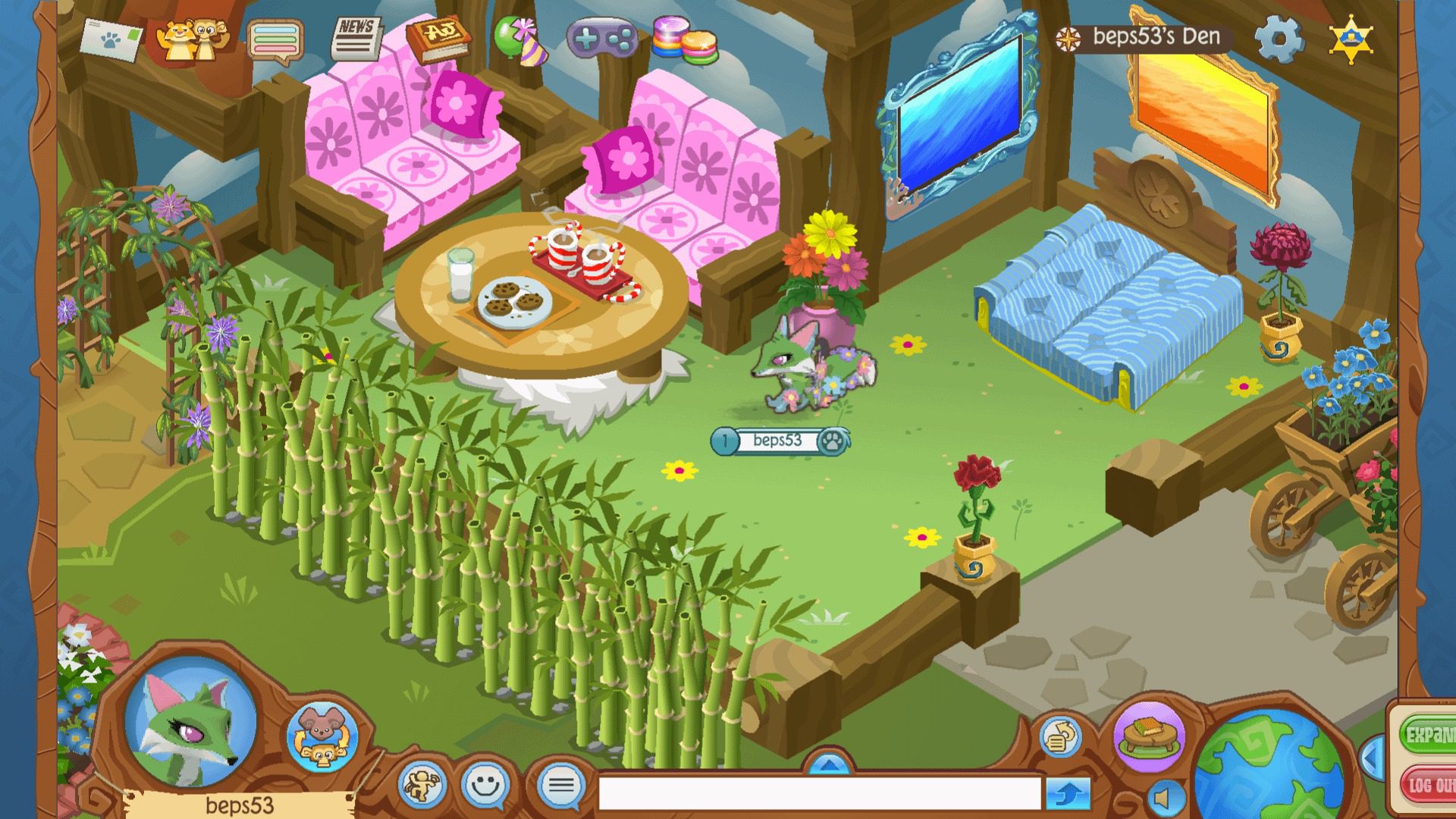Open the smiley emotes menu
This screenshot has width=1456, height=819.
click(485, 786)
